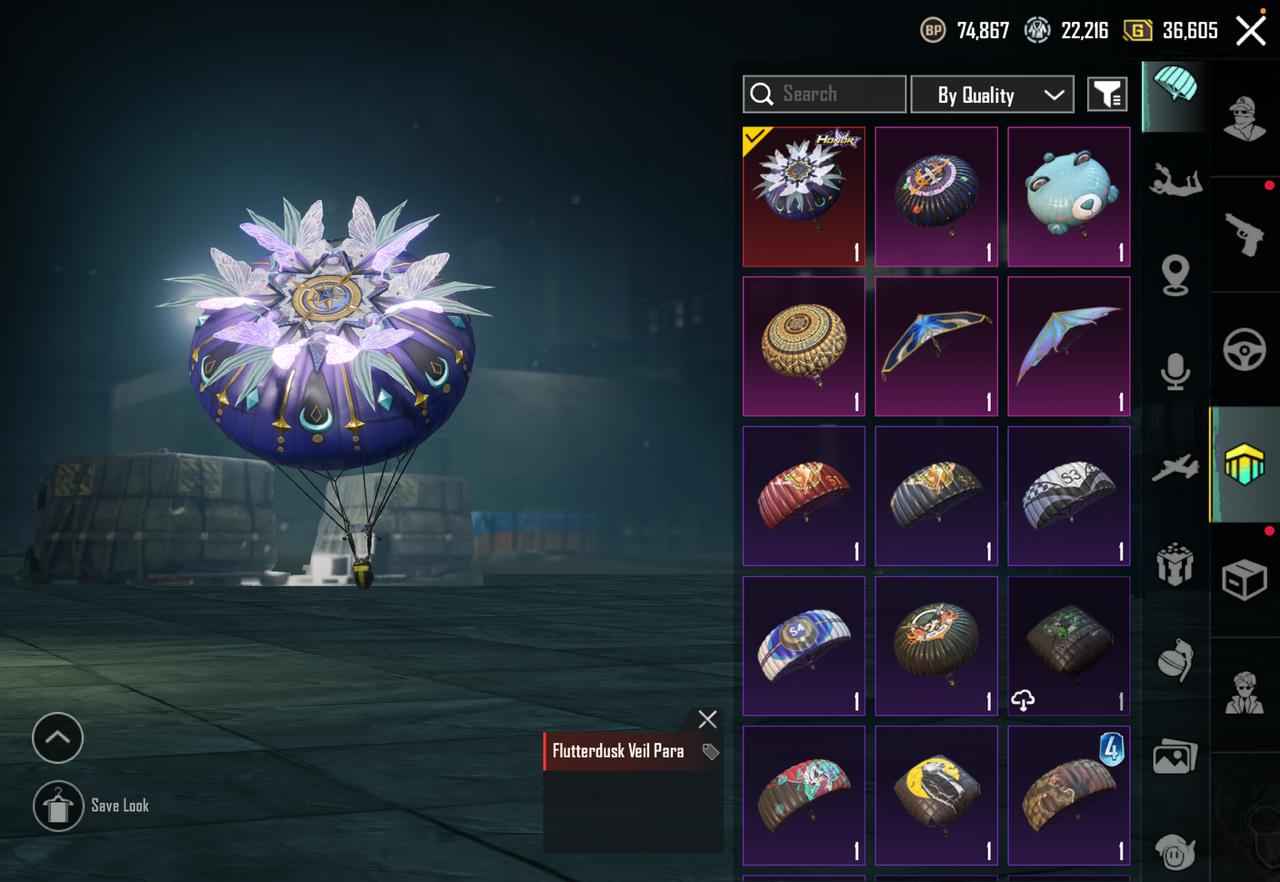Pick the blue and gold glider
The height and width of the screenshot is (882, 1280).
pos(936,346)
